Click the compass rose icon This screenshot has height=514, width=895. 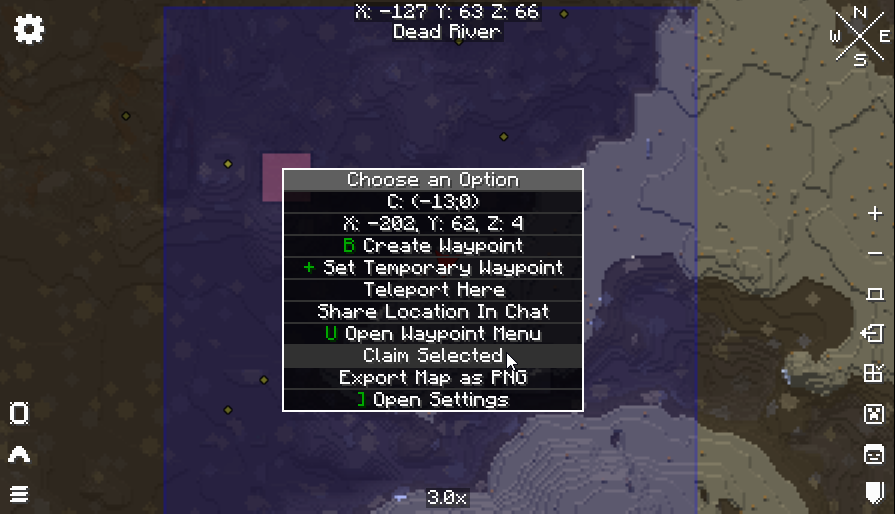pyautogui.click(x=859, y=37)
